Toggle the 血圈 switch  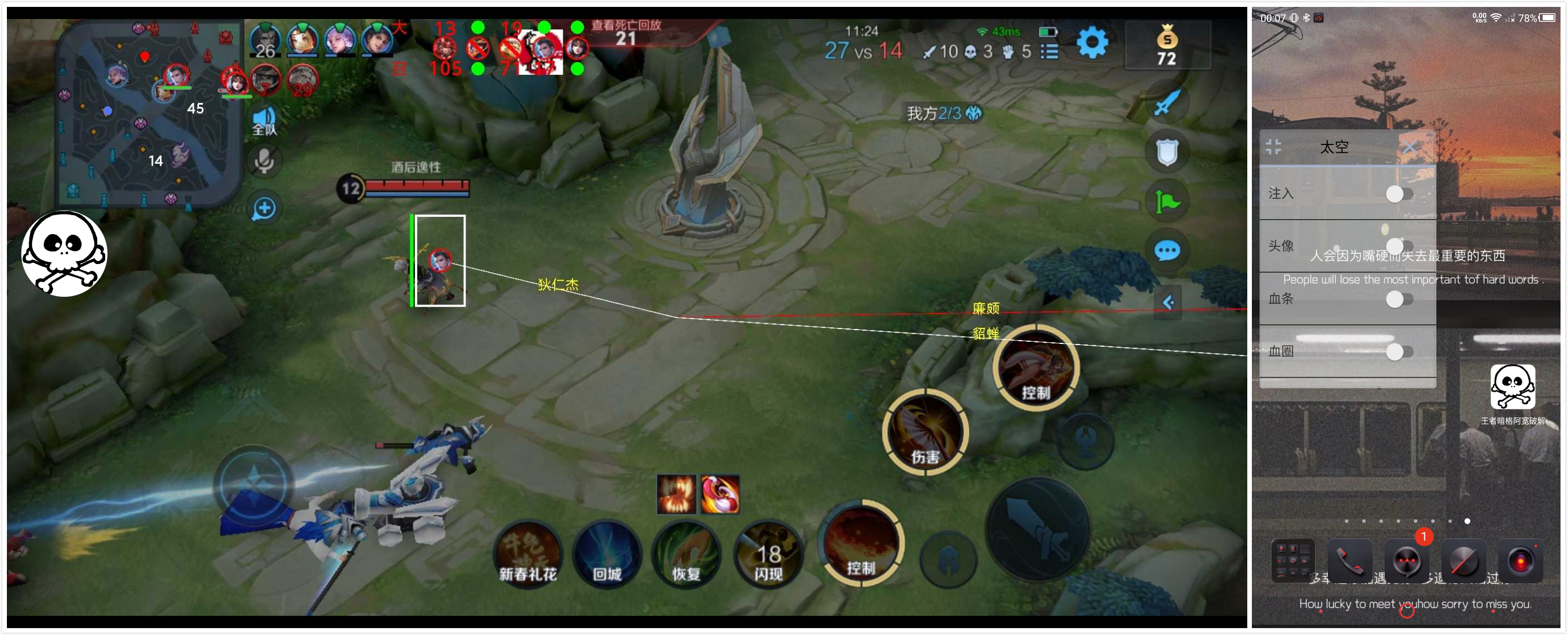[1398, 351]
